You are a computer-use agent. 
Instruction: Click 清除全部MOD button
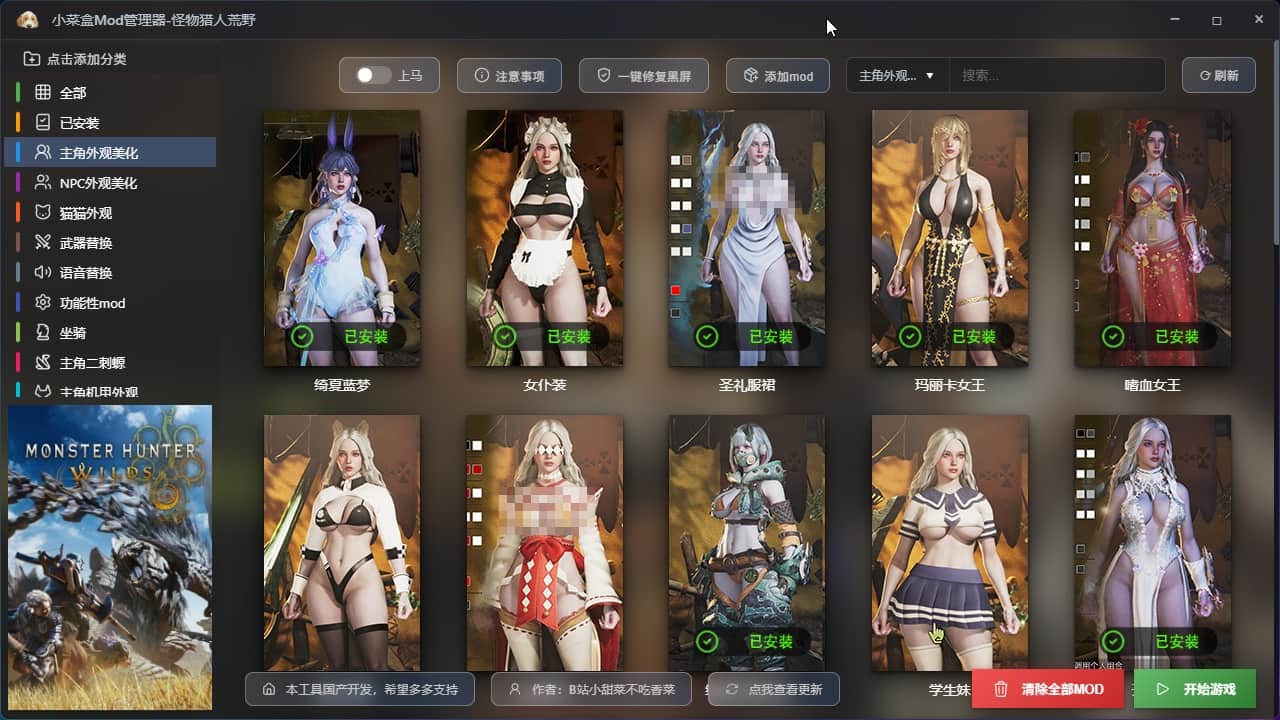click(1048, 689)
